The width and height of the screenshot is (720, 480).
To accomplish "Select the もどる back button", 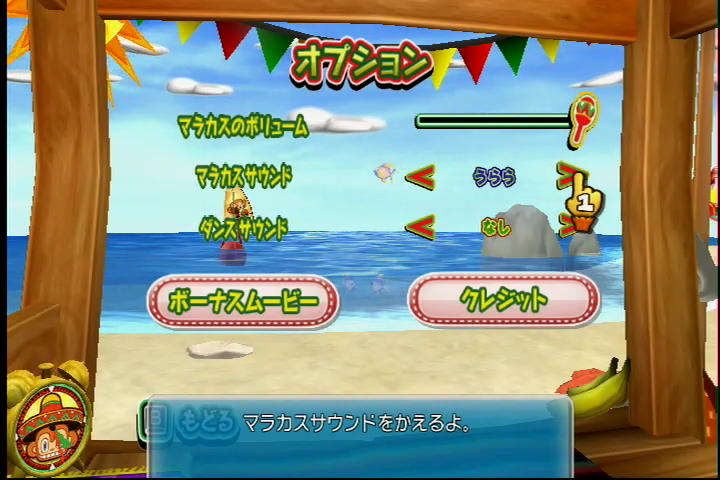I will (195, 424).
